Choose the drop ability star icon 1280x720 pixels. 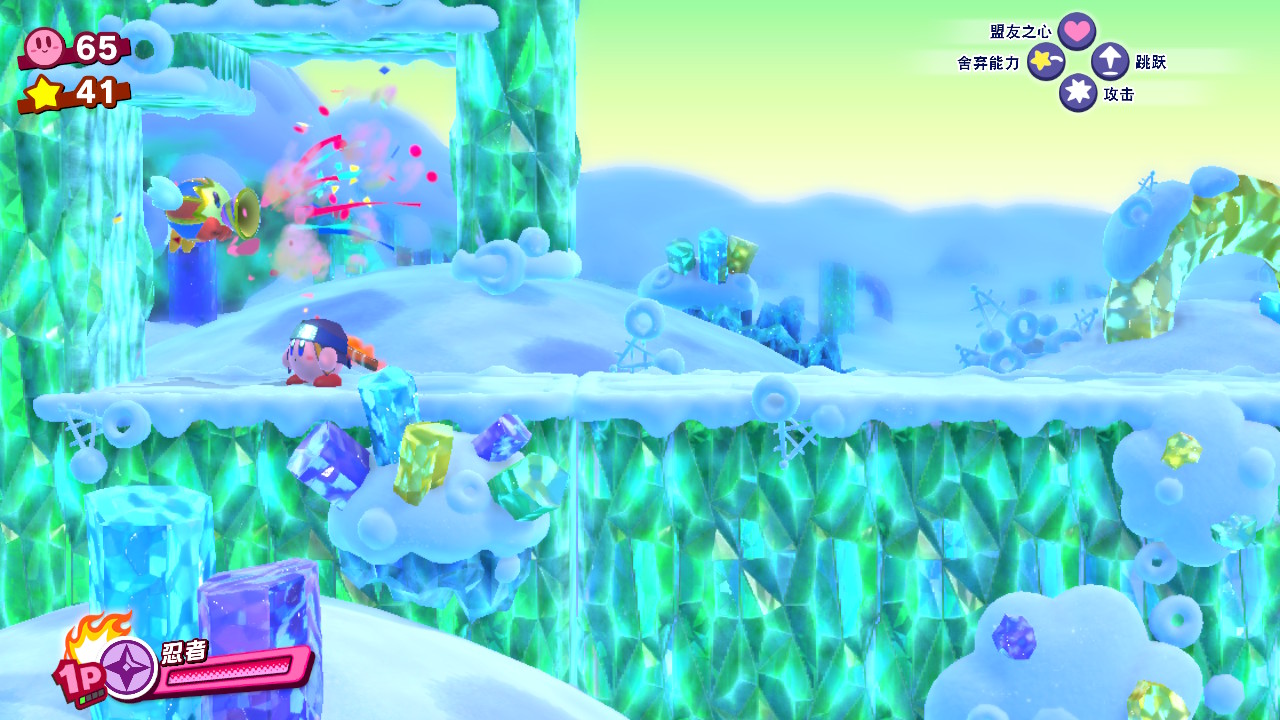click(1046, 62)
